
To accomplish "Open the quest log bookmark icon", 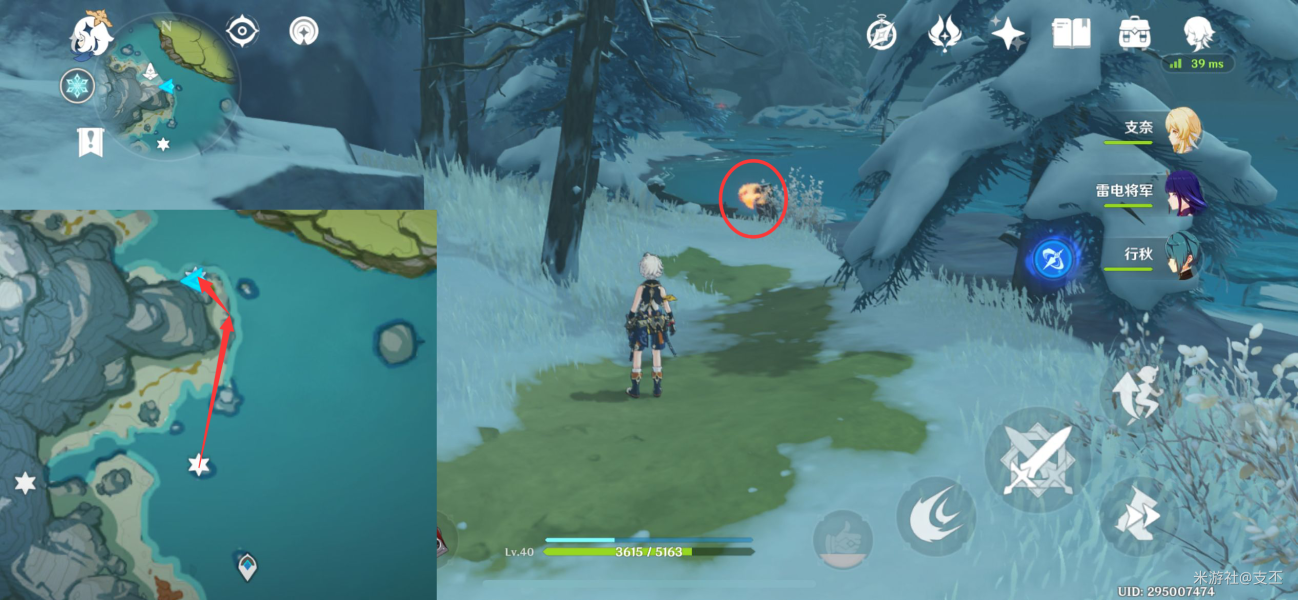I will point(90,142).
